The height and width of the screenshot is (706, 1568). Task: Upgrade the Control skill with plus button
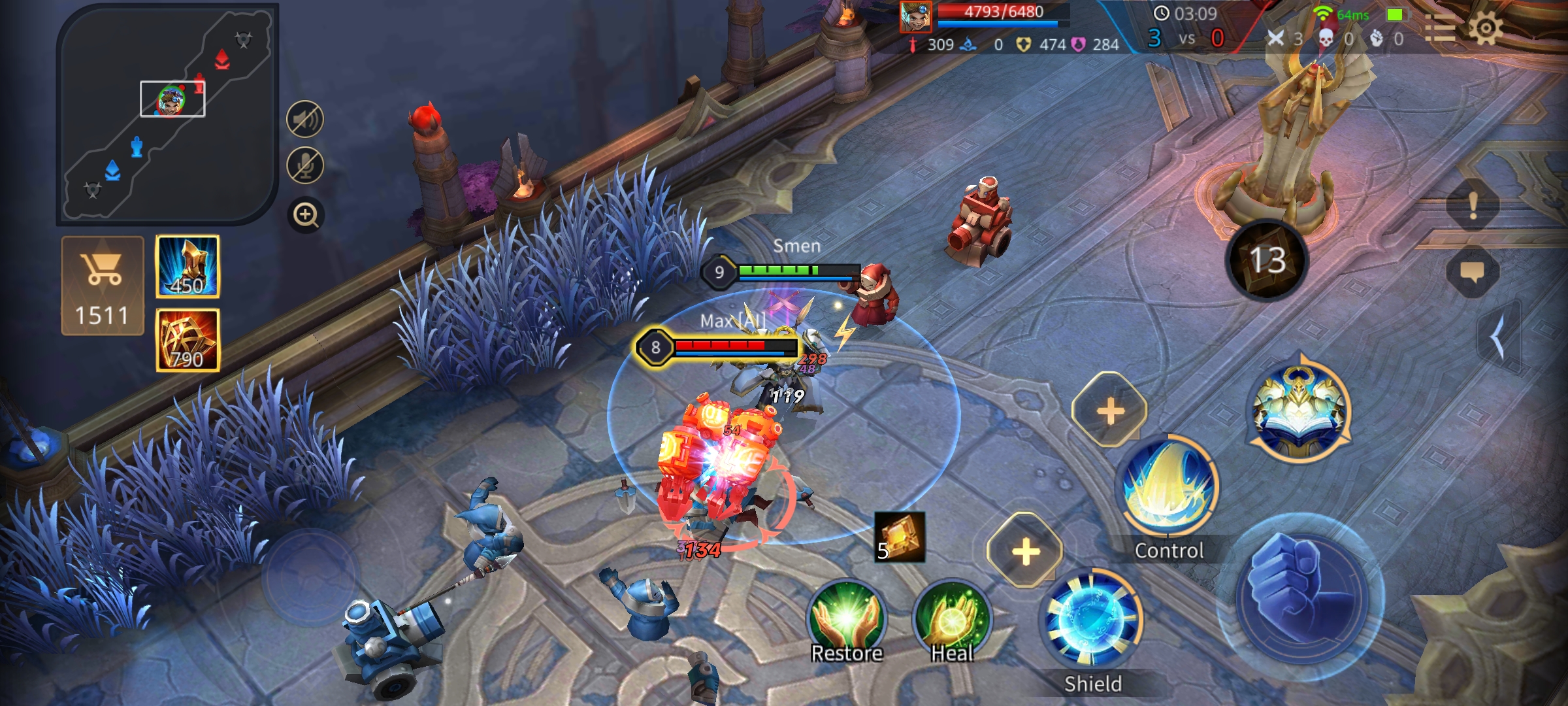tap(1109, 411)
